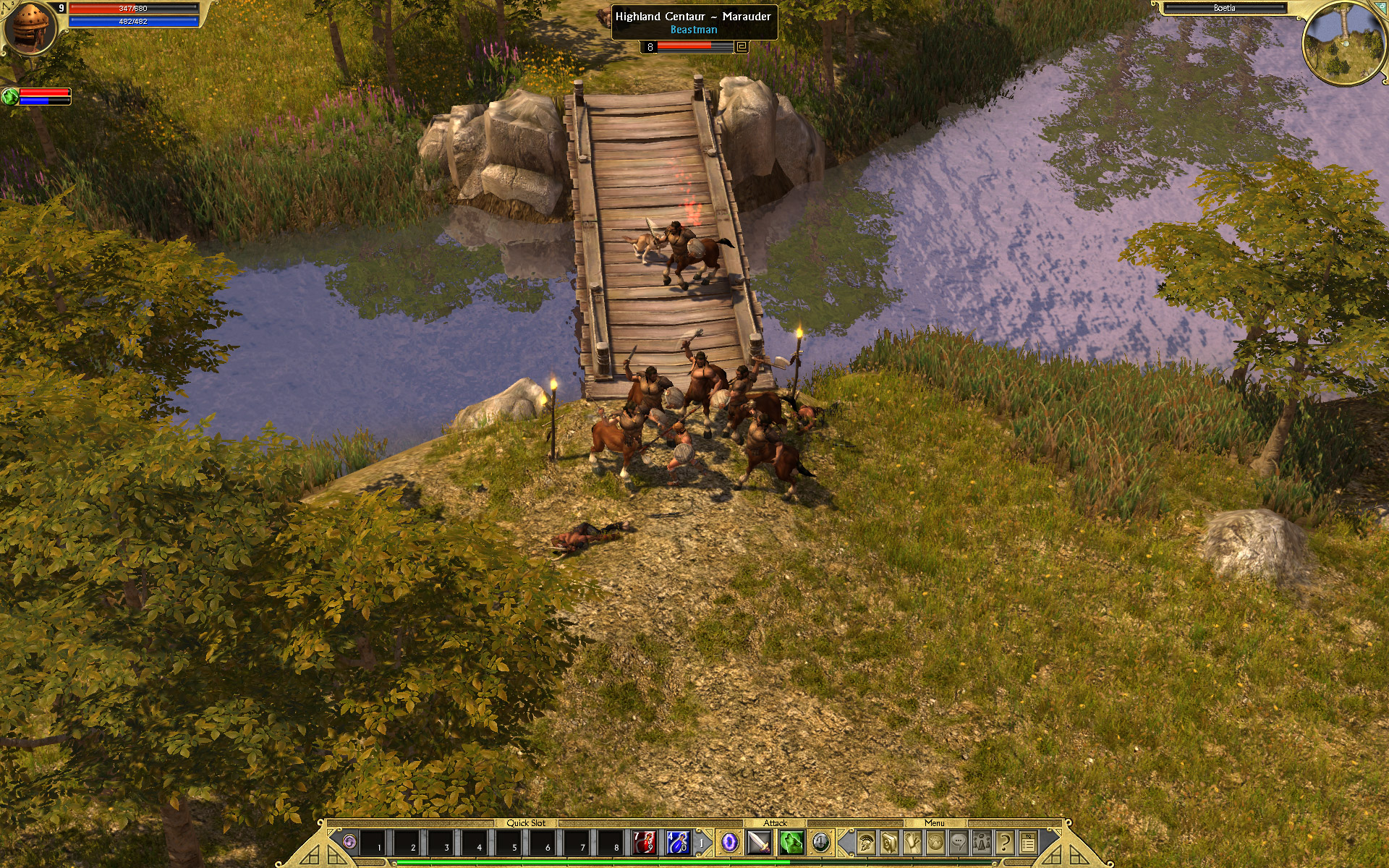Click the round grey numbered button on the Attack bar
This screenshot has width=1389, height=868.
click(x=820, y=841)
